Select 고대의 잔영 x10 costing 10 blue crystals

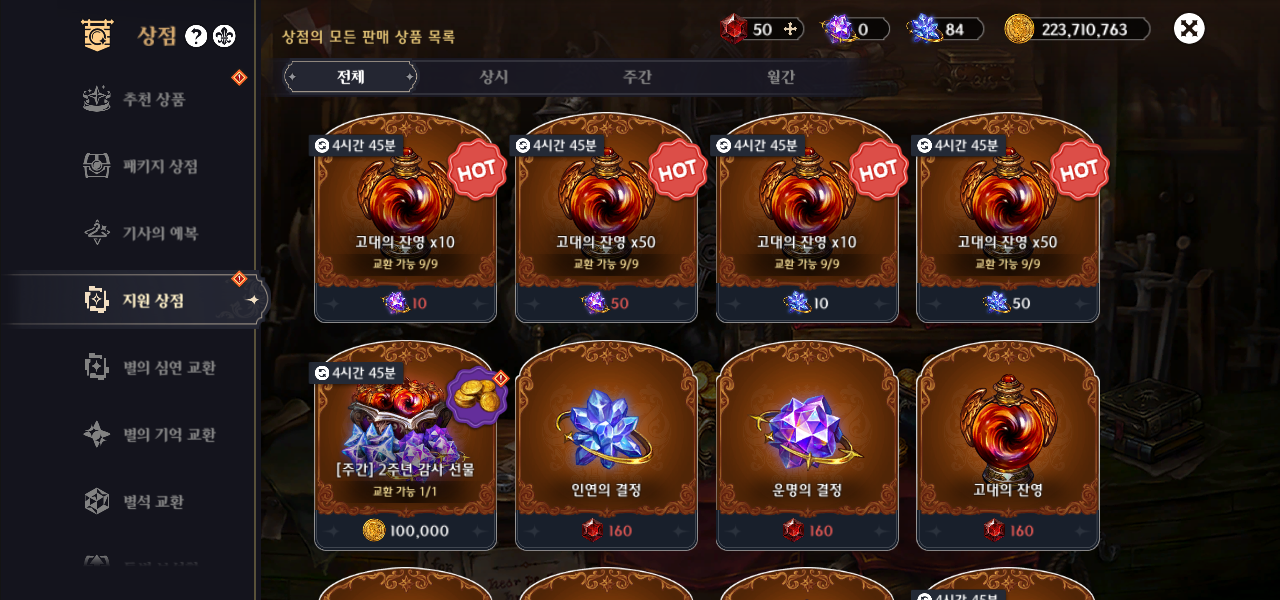coord(807,220)
